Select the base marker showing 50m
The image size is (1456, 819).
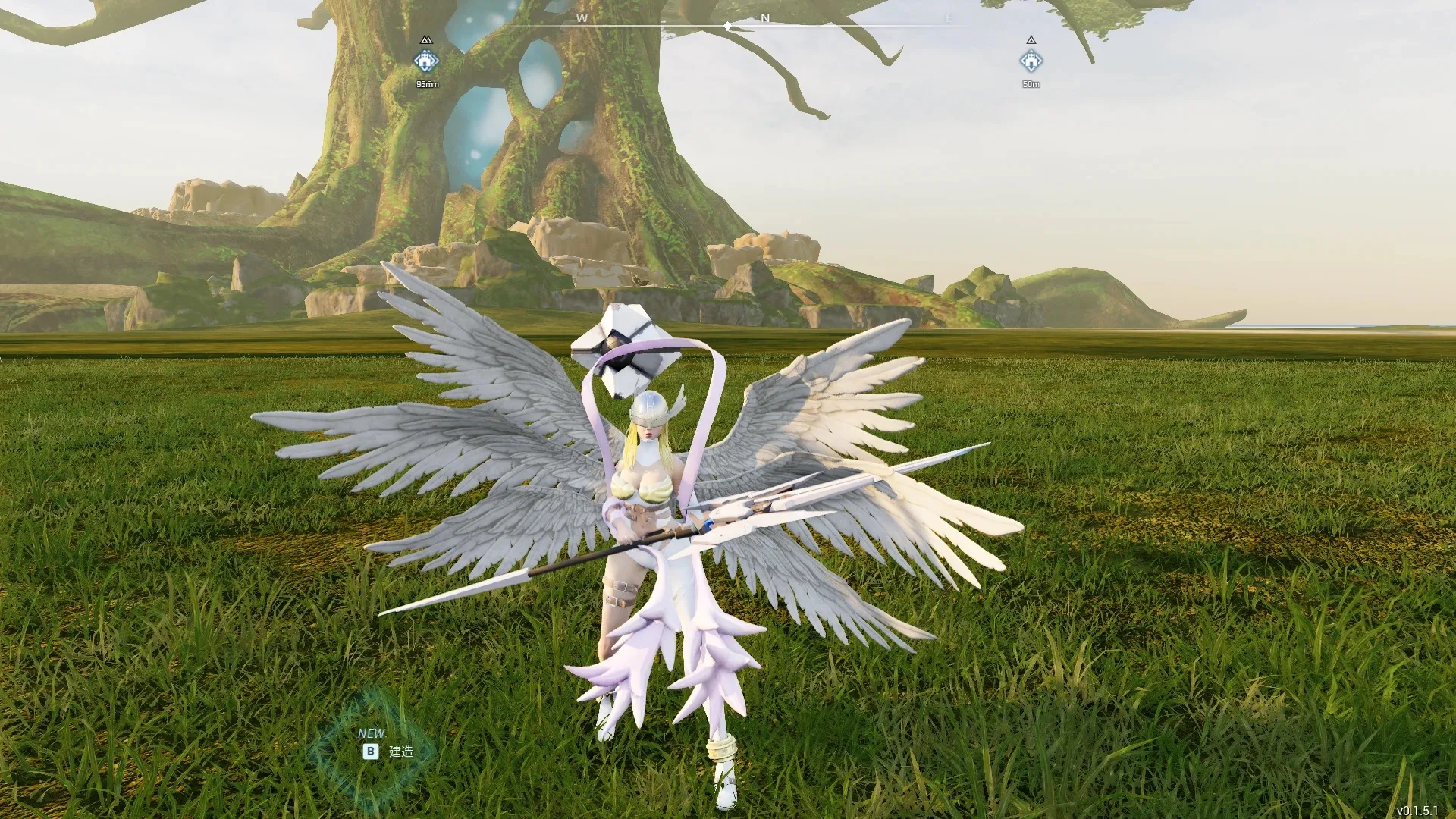1031,61
